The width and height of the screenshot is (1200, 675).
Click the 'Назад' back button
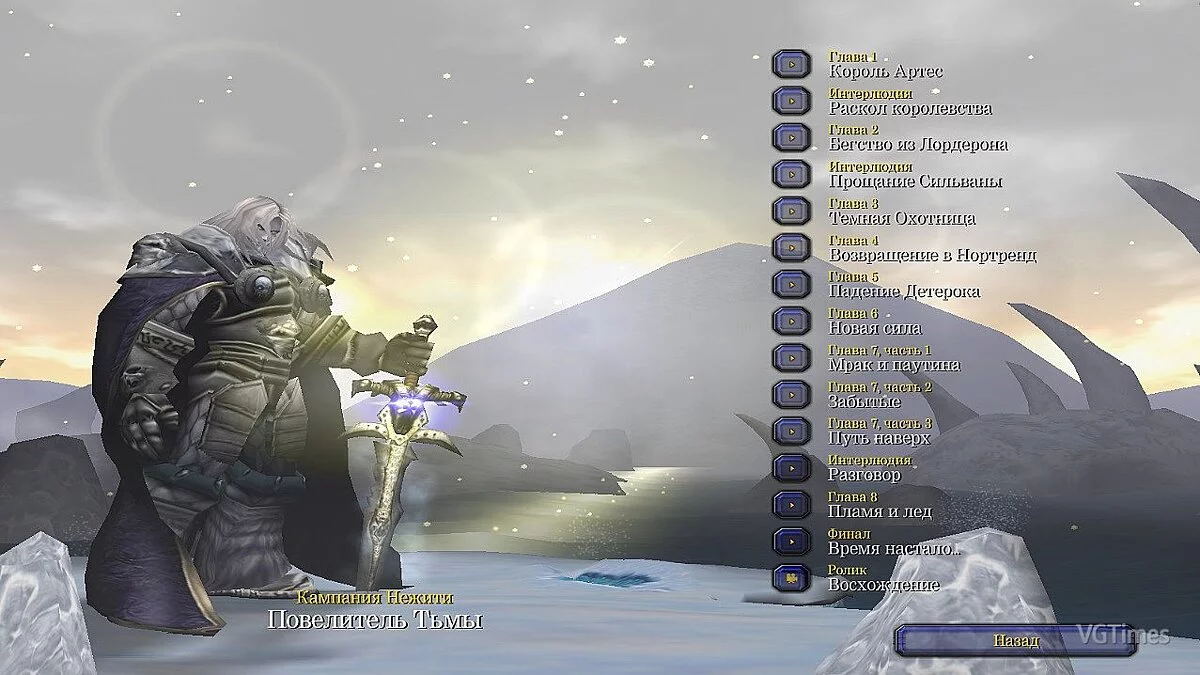coord(1015,641)
